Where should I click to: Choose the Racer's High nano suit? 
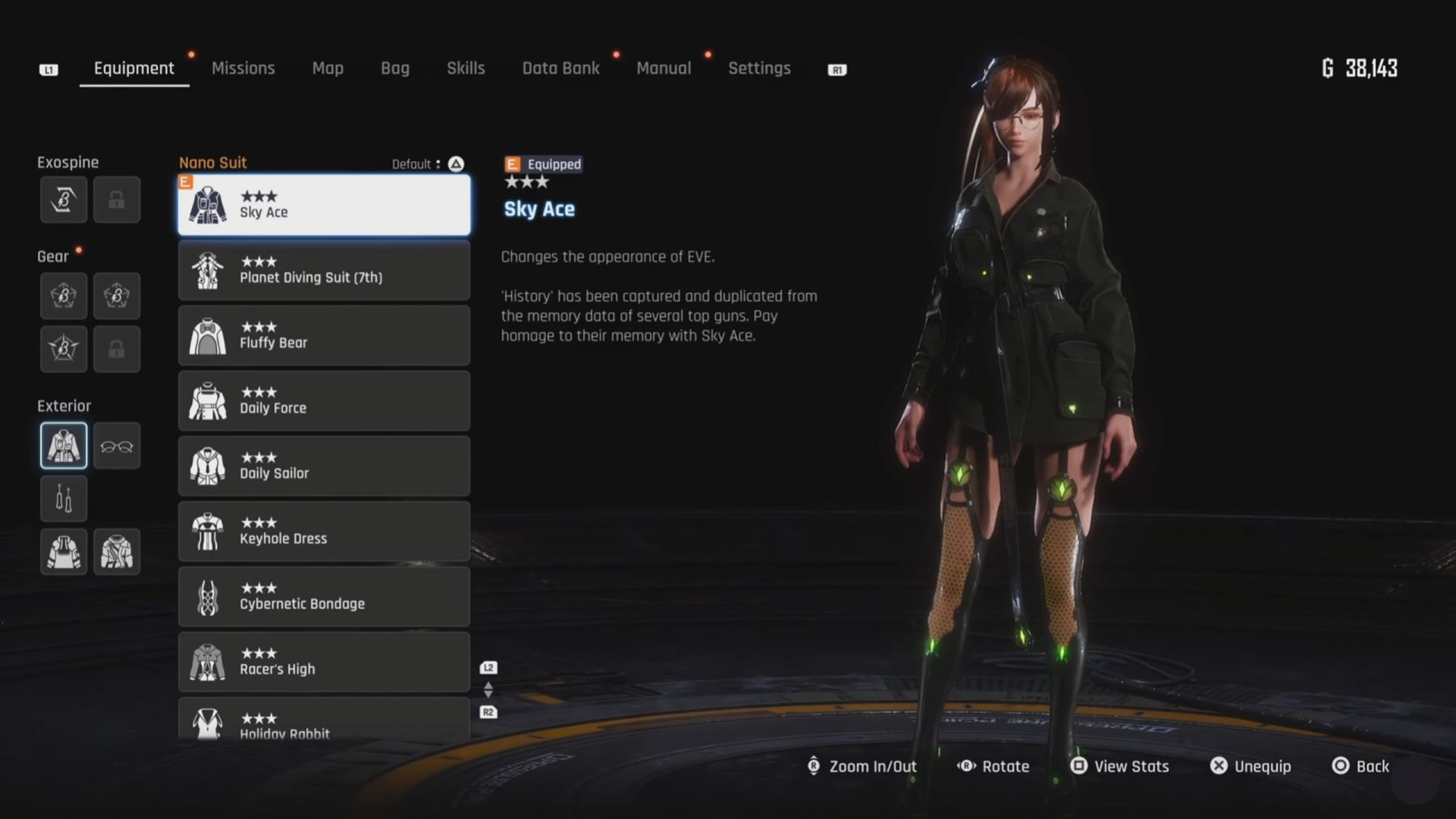coord(324,661)
